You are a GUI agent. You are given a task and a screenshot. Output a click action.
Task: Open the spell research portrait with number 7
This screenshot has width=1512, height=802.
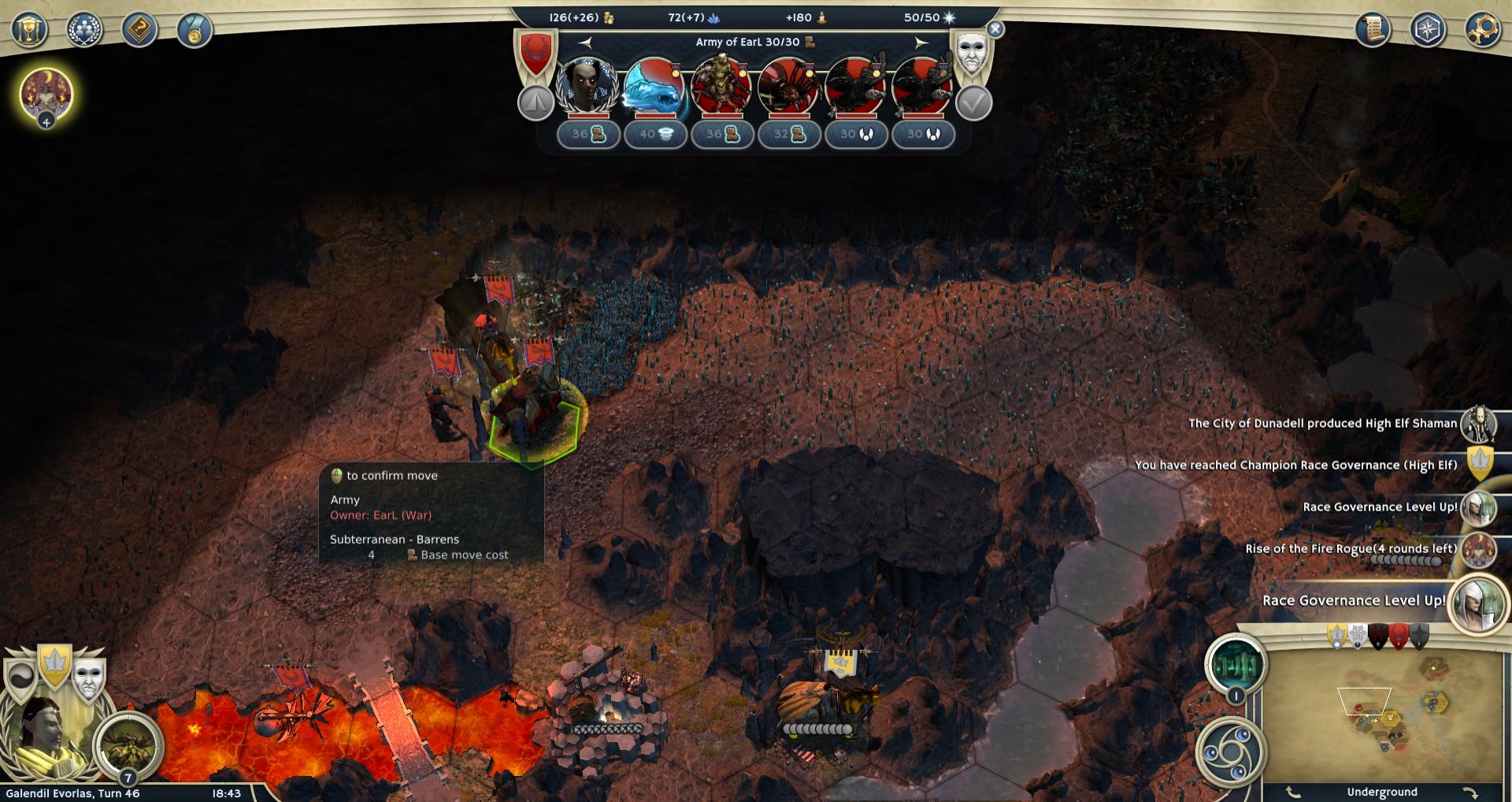click(x=128, y=744)
